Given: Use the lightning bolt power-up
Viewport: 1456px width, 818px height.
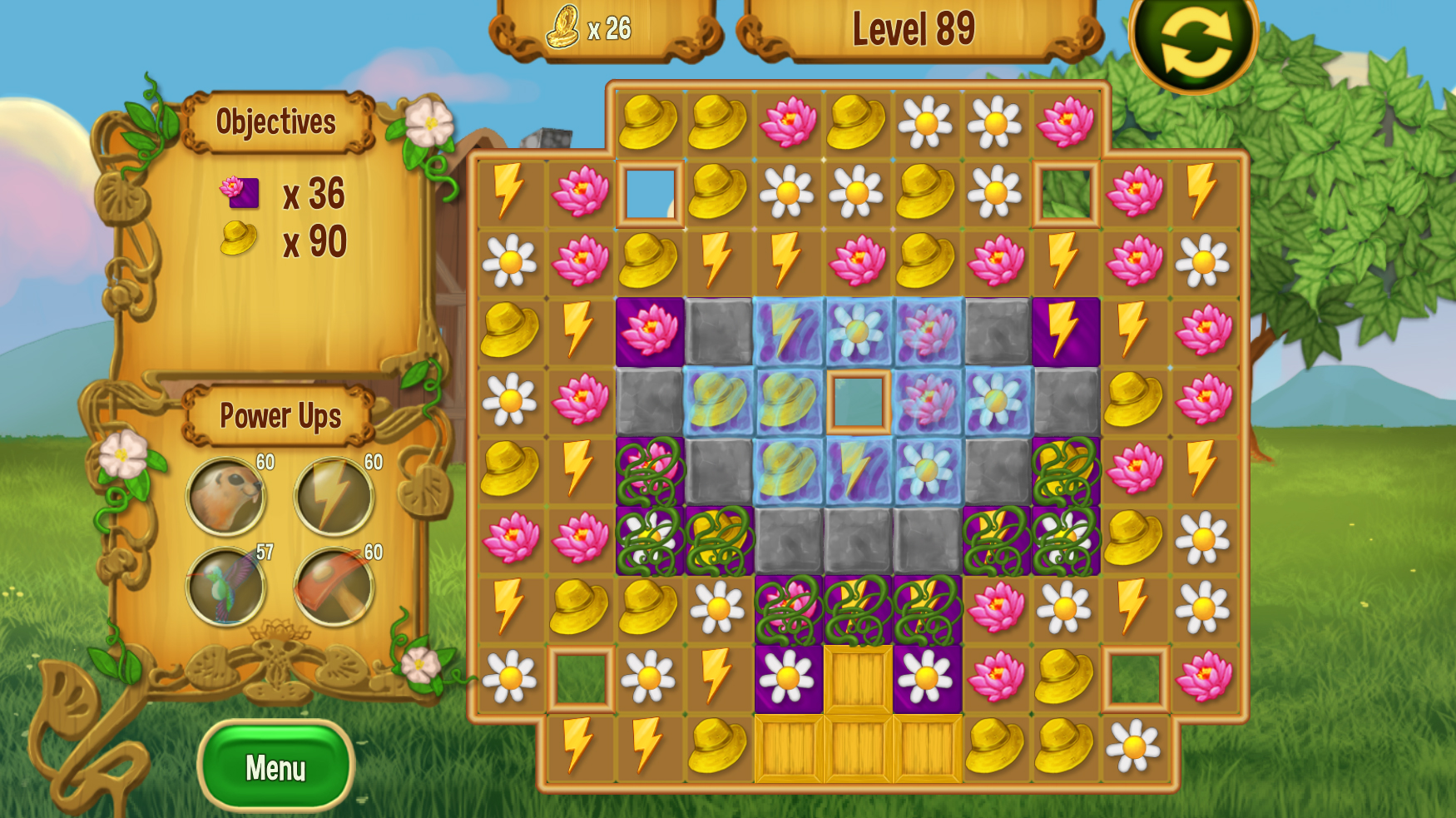Looking at the screenshot, I should [334, 497].
